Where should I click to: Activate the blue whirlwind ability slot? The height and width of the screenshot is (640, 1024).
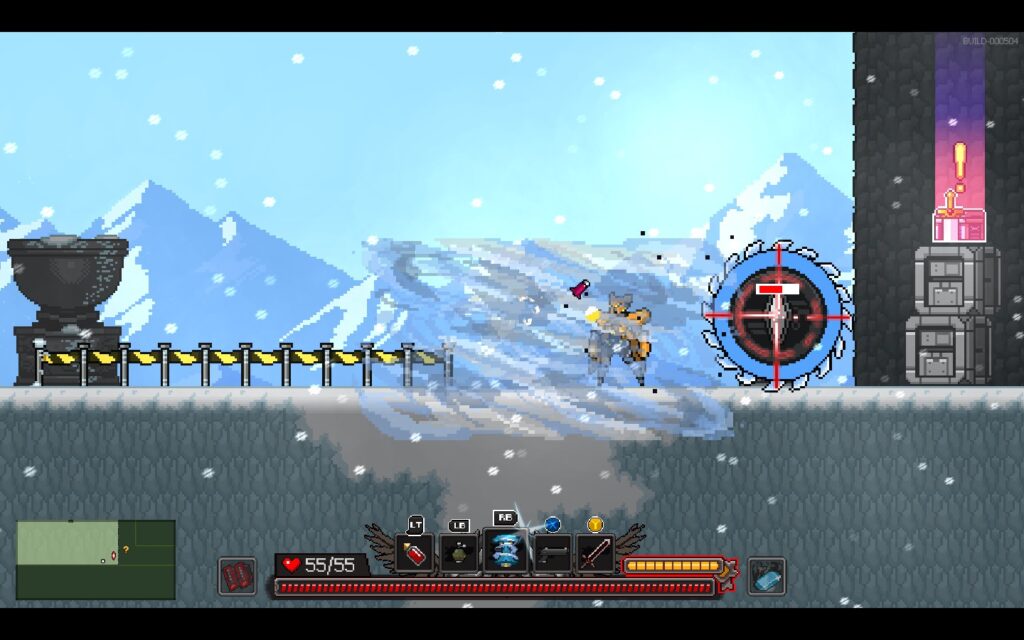tap(505, 552)
